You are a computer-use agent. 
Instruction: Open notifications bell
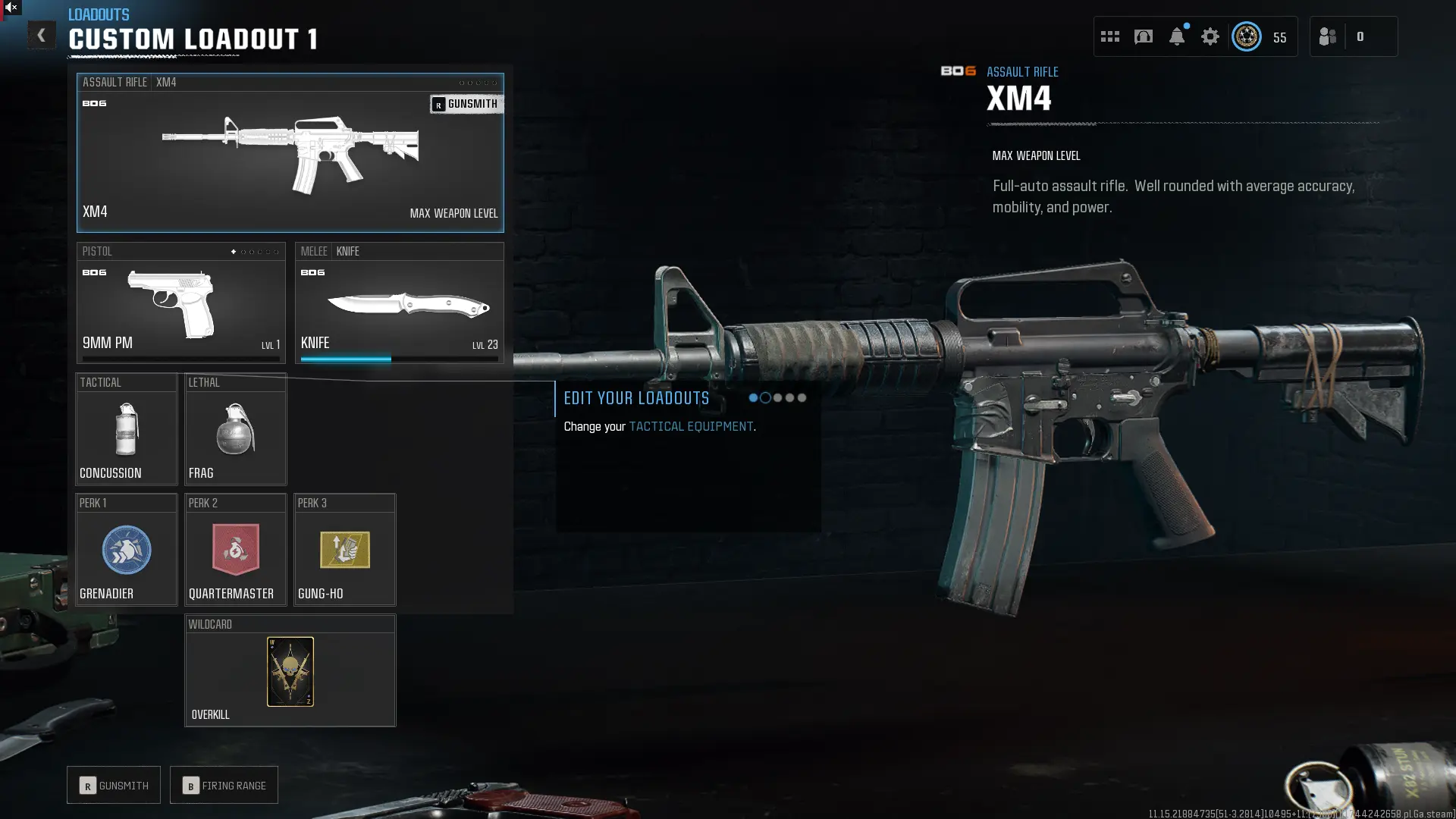[1177, 36]
